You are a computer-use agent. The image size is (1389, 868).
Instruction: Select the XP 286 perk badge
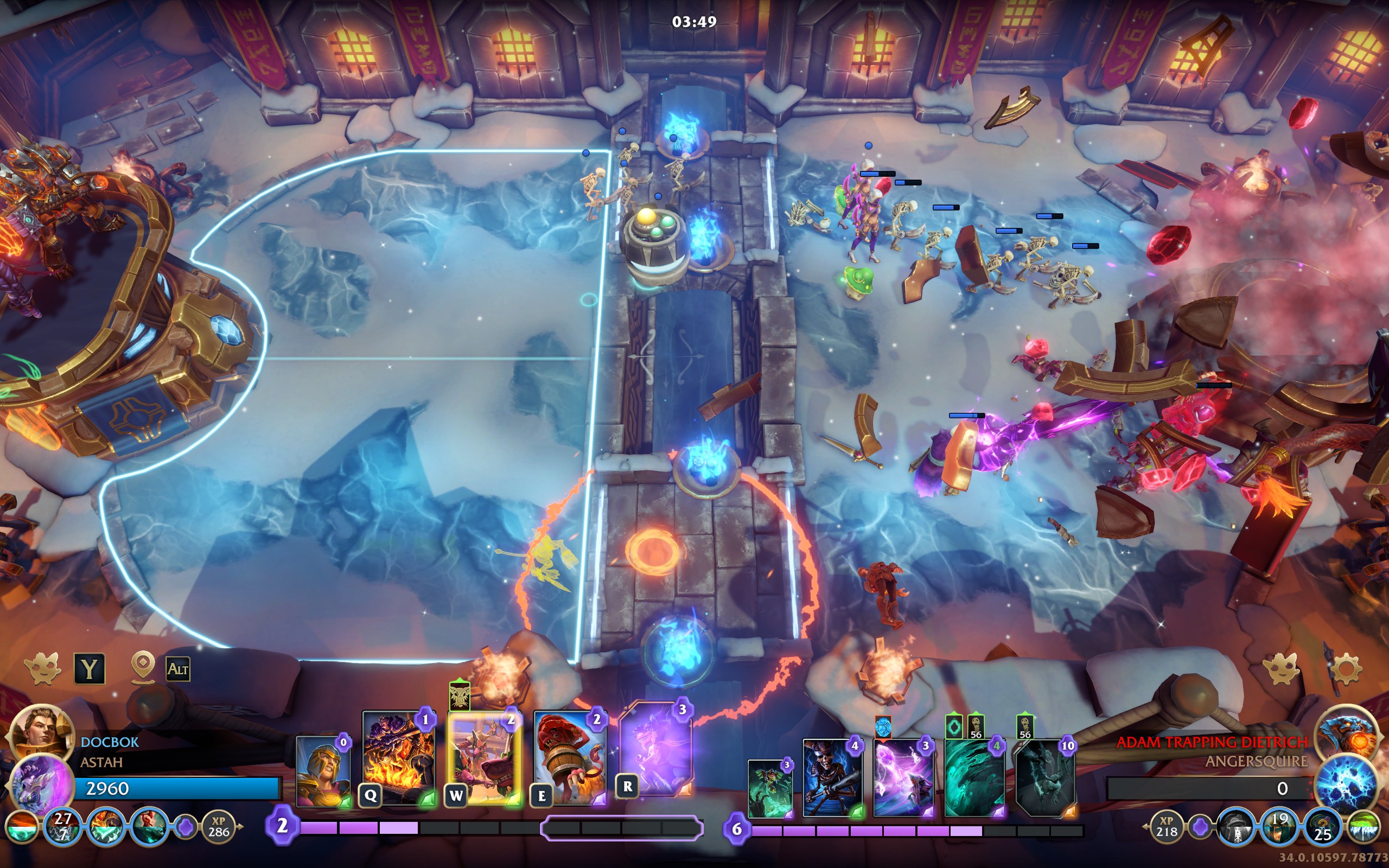[219, 827]
